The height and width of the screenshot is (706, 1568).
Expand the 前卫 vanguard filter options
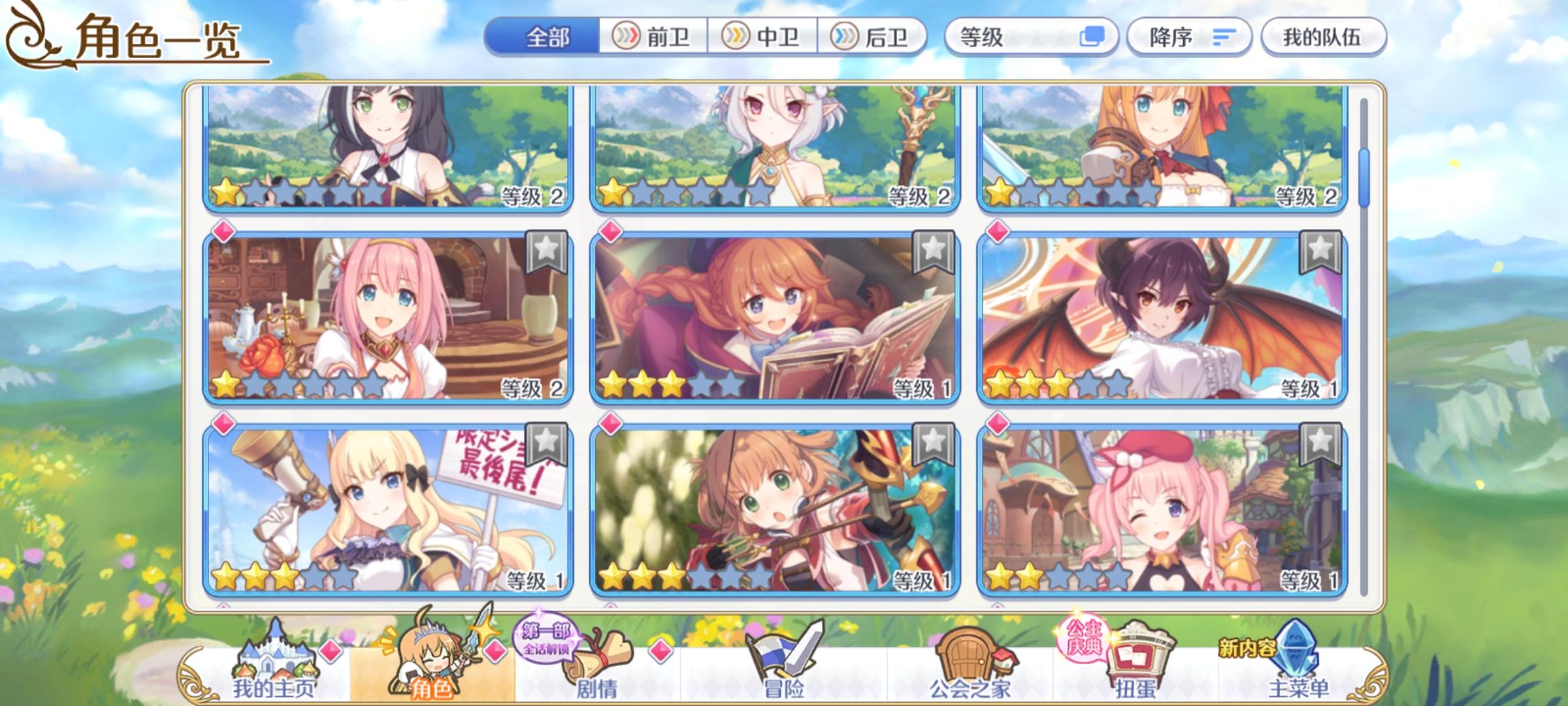pyautogui.click(x=653, y=38)
